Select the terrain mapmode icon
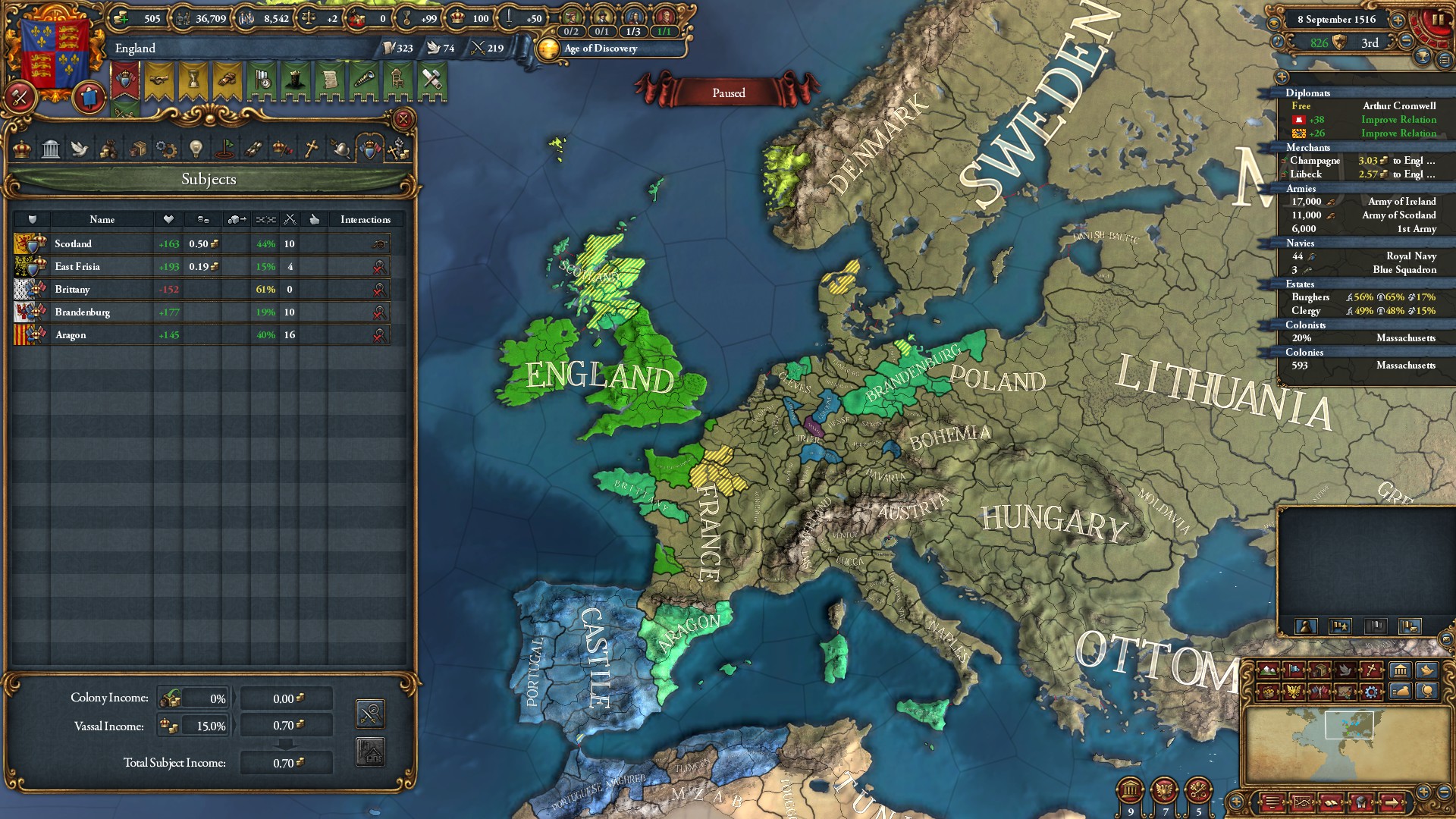Image resolution: width=1456 pixels, height=819 pixels. point(1268,669)
